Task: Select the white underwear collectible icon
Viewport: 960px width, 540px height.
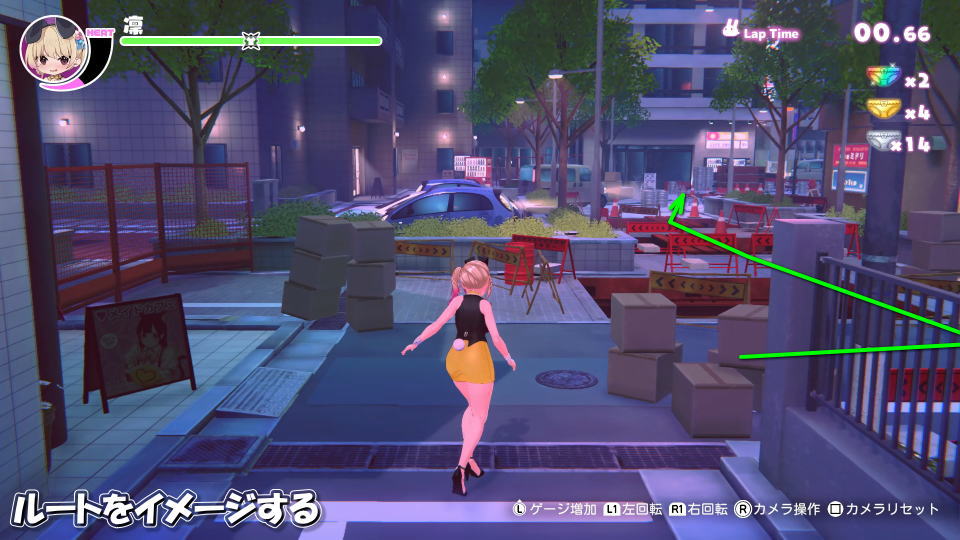Action: click(879, 142)
